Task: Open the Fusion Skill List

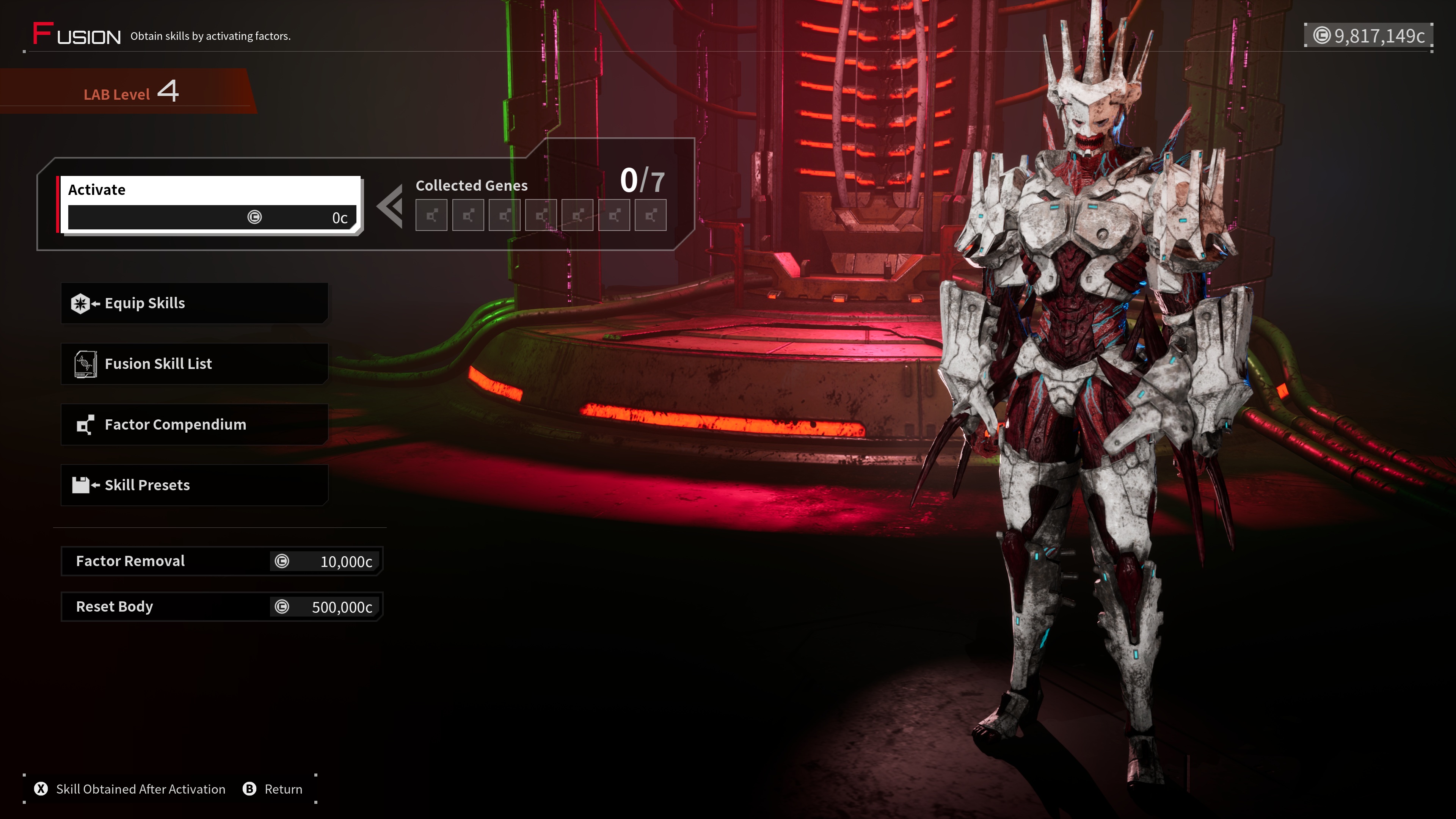Action: point(195,364)
